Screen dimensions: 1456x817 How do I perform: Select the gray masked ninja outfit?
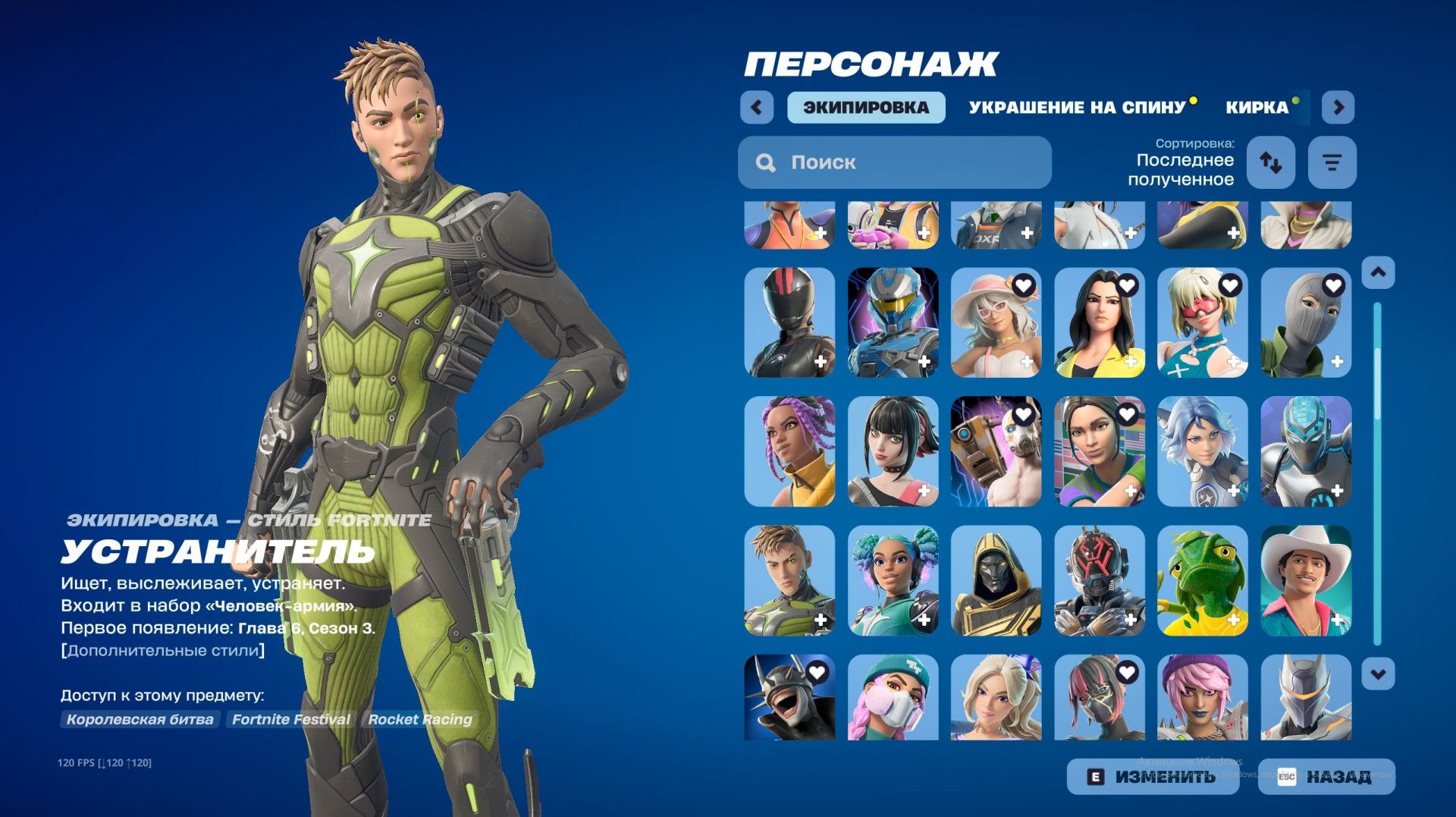point(1306,322)
